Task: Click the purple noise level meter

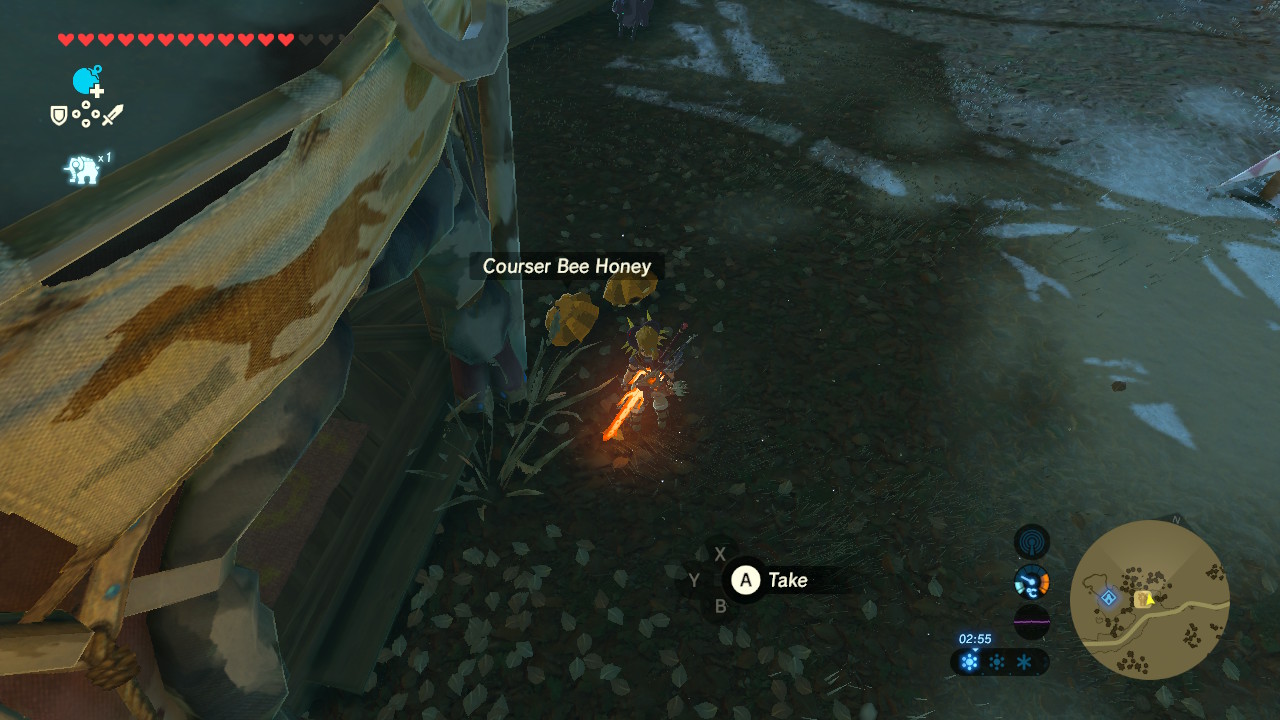Action: click(1032, 621)
